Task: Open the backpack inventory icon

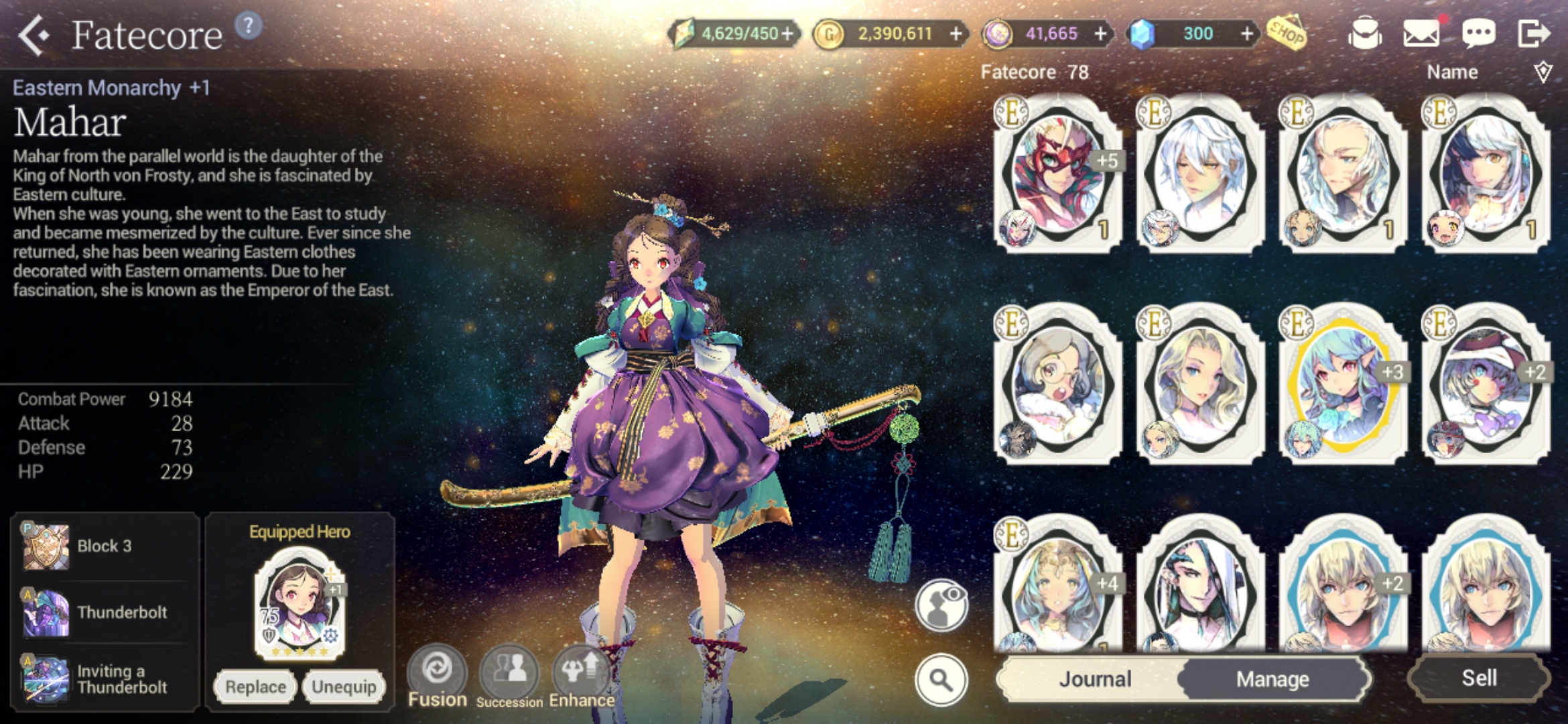Action: point(1364,33)
